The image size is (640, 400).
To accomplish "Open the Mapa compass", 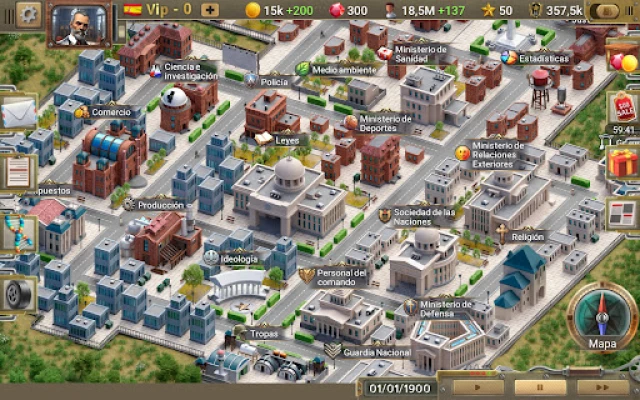I will tap(602, 322).
